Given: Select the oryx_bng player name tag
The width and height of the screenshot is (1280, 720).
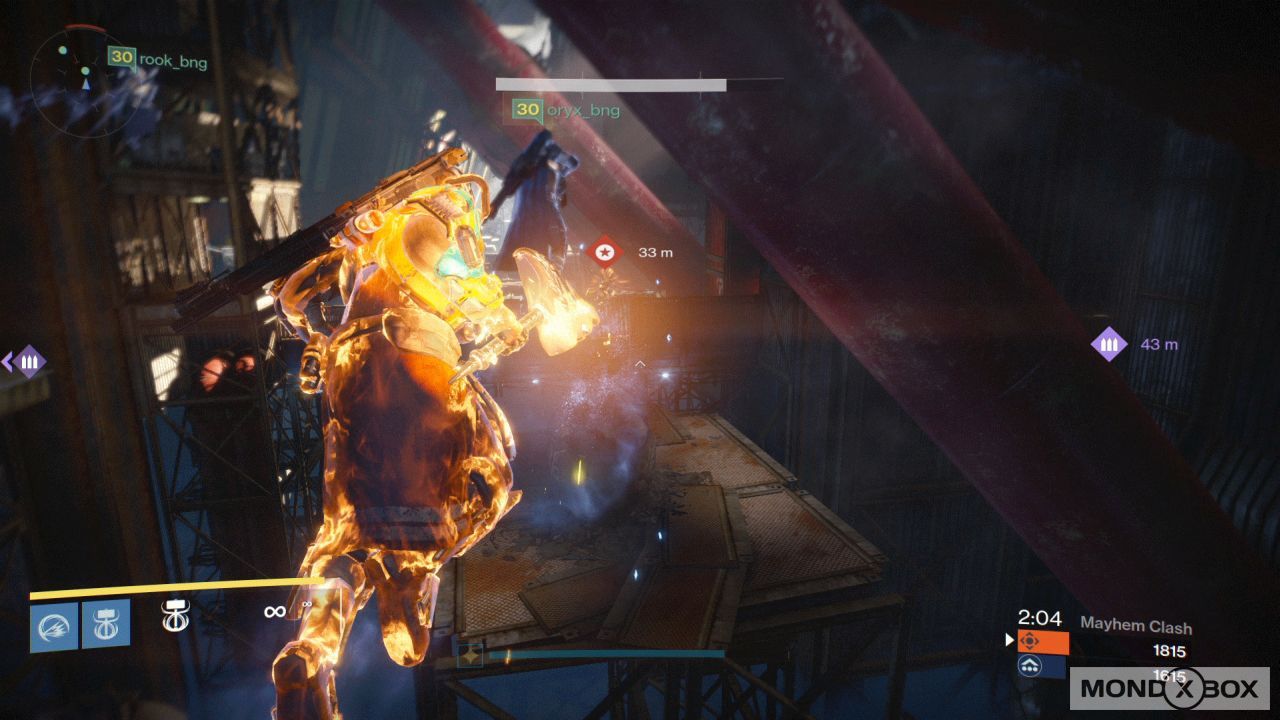Looking at the screenshot, I should click(566, 110).
